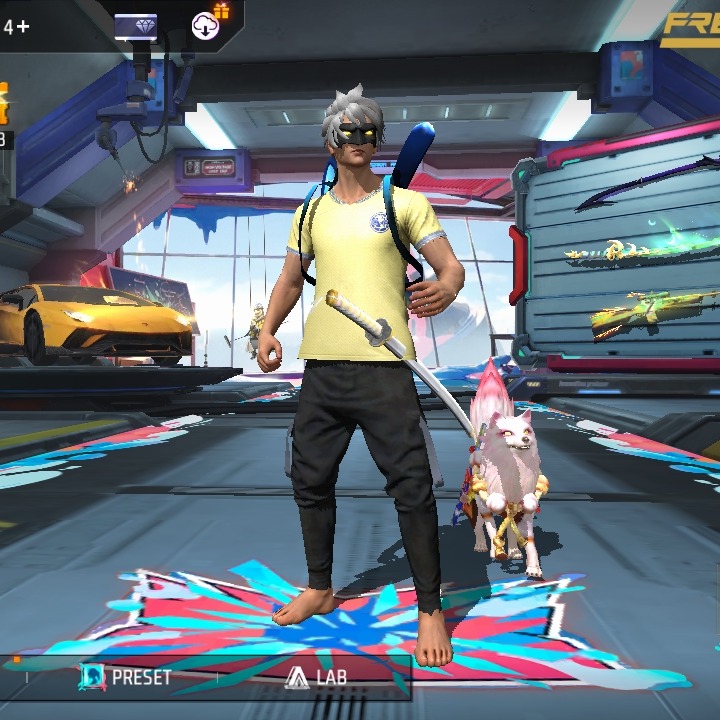Viewport: 720px width, 720px height.
Task: Tap the cloud download icon
Action: coord(206,25)
